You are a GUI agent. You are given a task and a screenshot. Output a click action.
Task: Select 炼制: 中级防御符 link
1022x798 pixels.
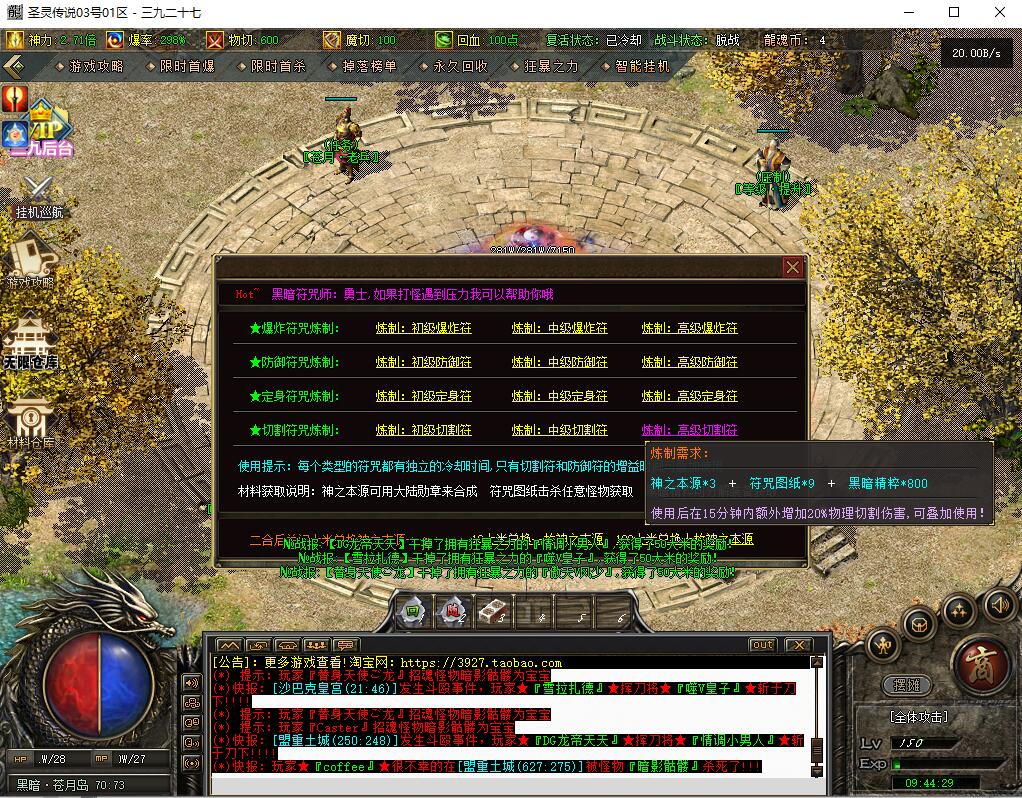coord(559,362)
